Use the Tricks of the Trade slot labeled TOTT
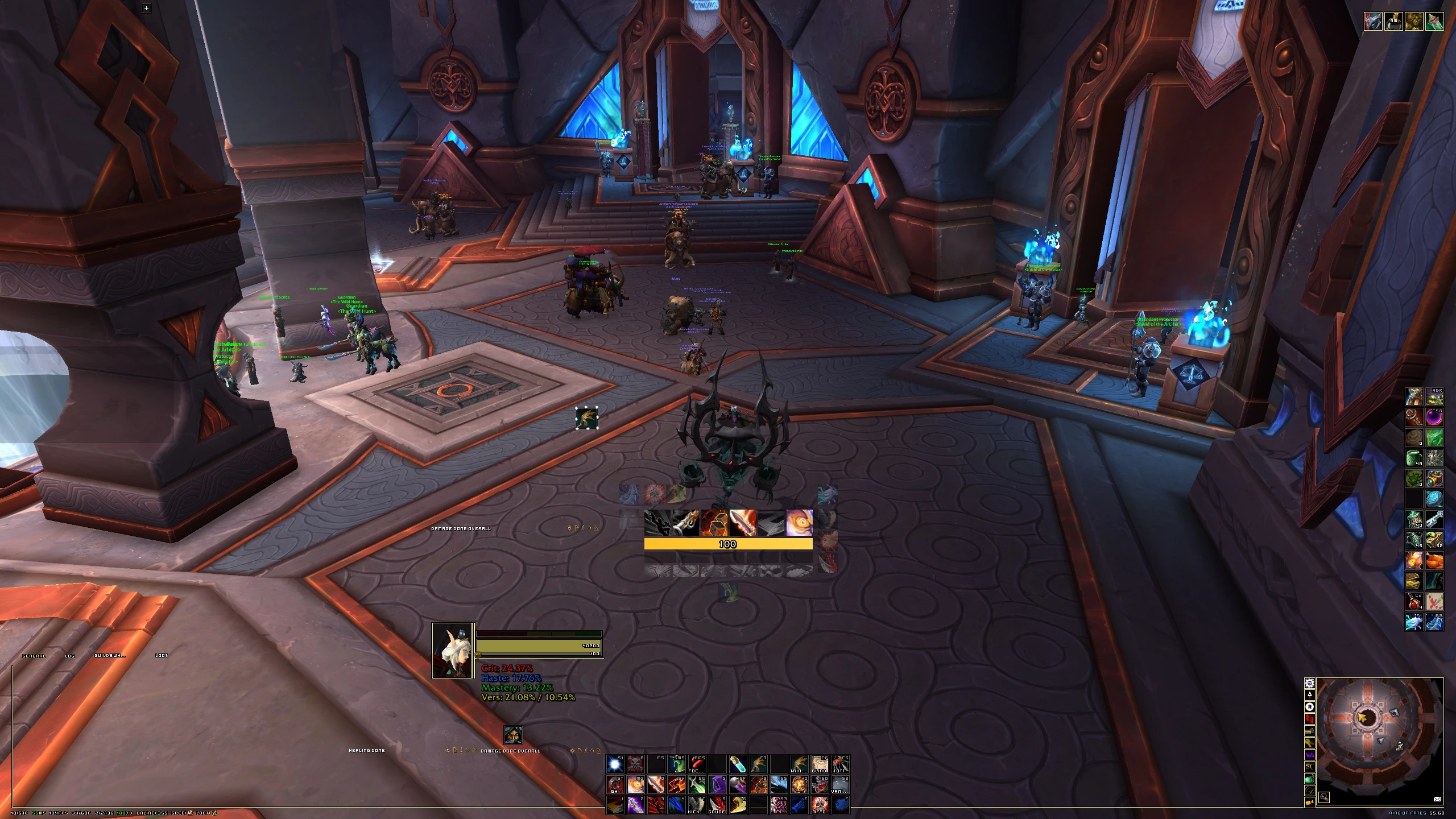1456x819 pixels. point(840,764)
